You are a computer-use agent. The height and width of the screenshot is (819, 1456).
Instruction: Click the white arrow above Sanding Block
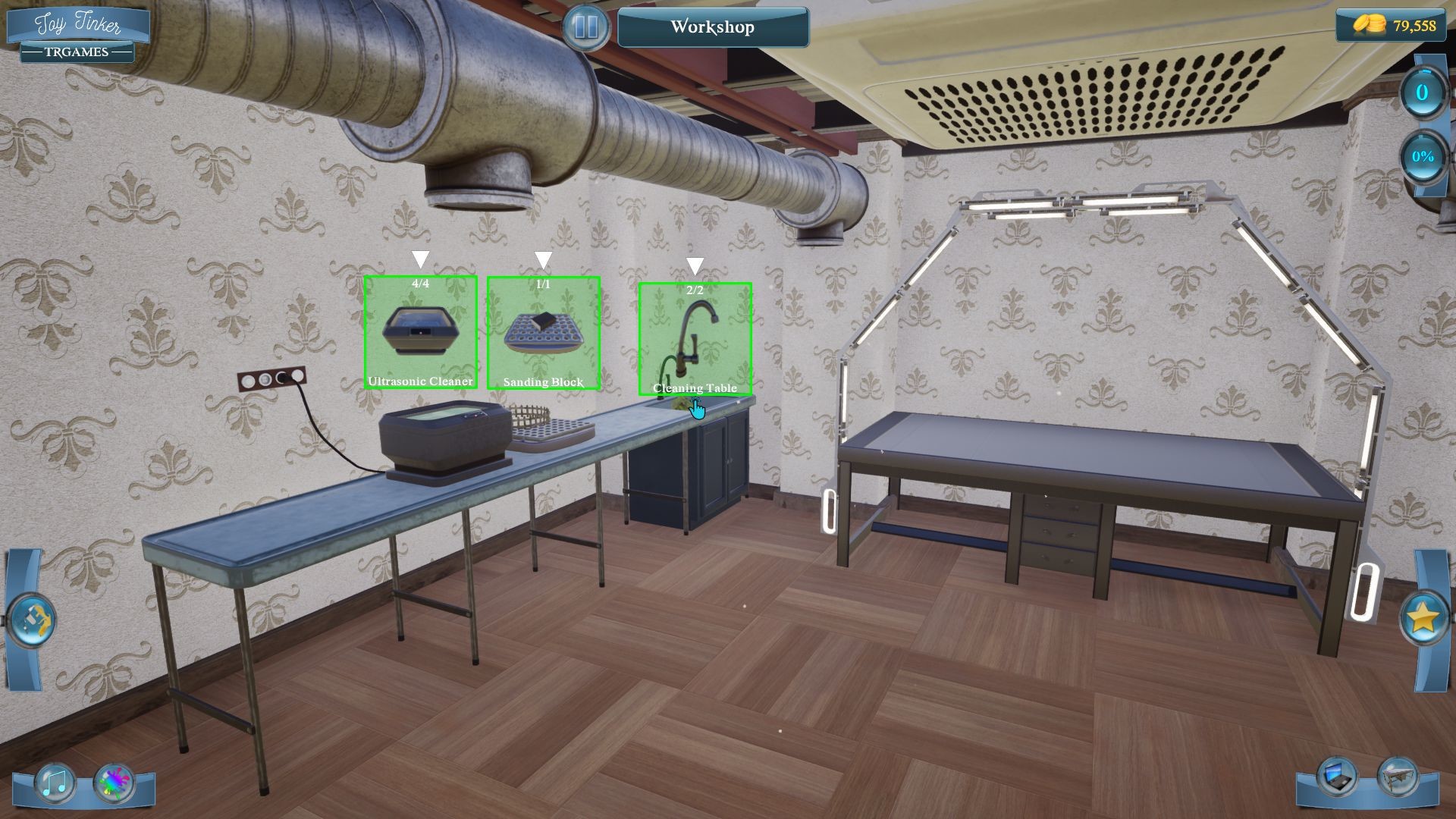[x=543, y=258]
